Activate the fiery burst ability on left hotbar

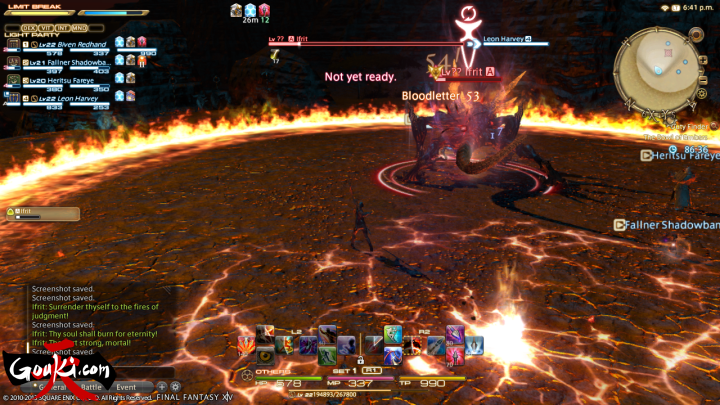(x=245, y=346)
